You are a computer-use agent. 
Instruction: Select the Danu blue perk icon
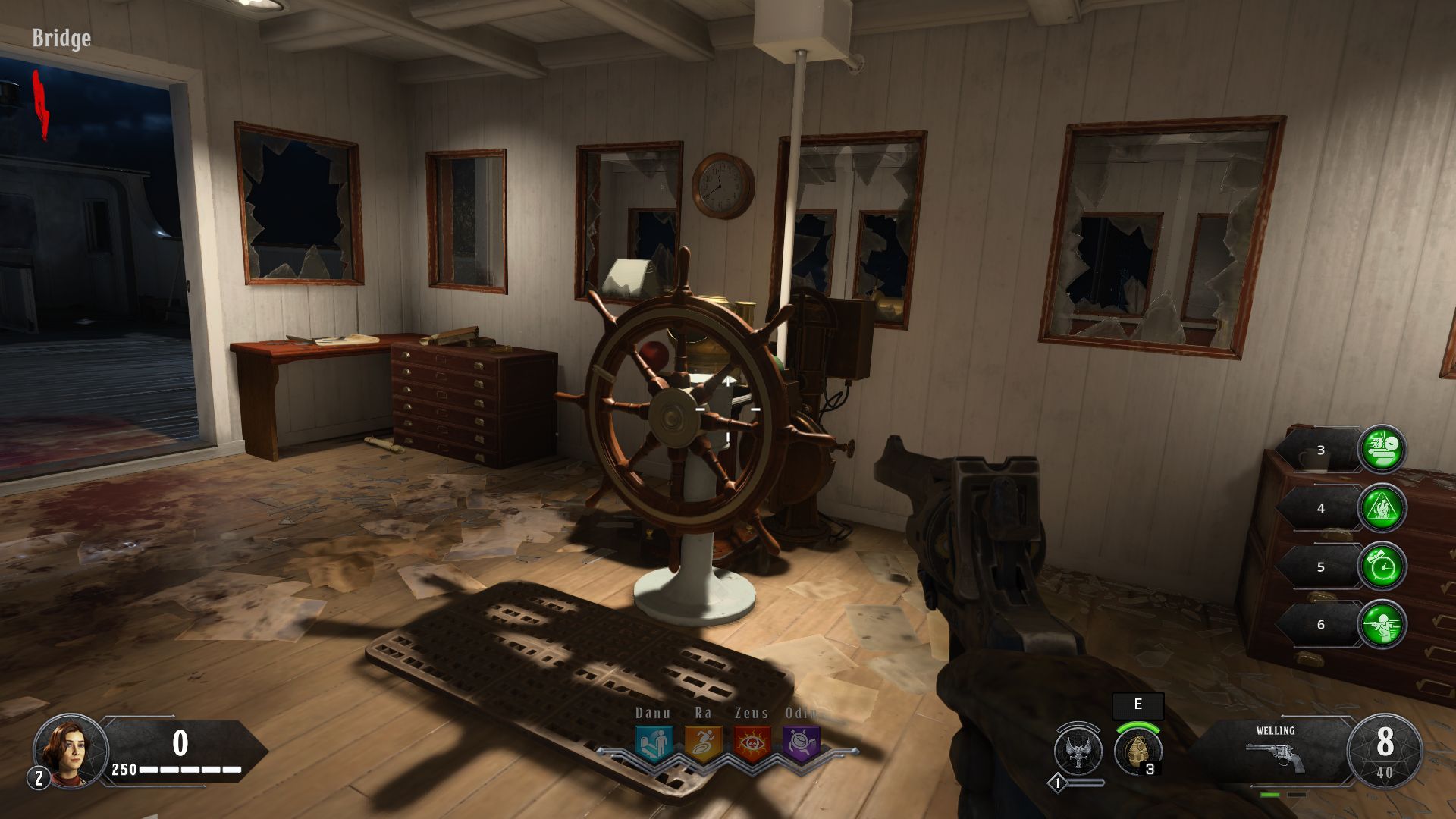654,745
